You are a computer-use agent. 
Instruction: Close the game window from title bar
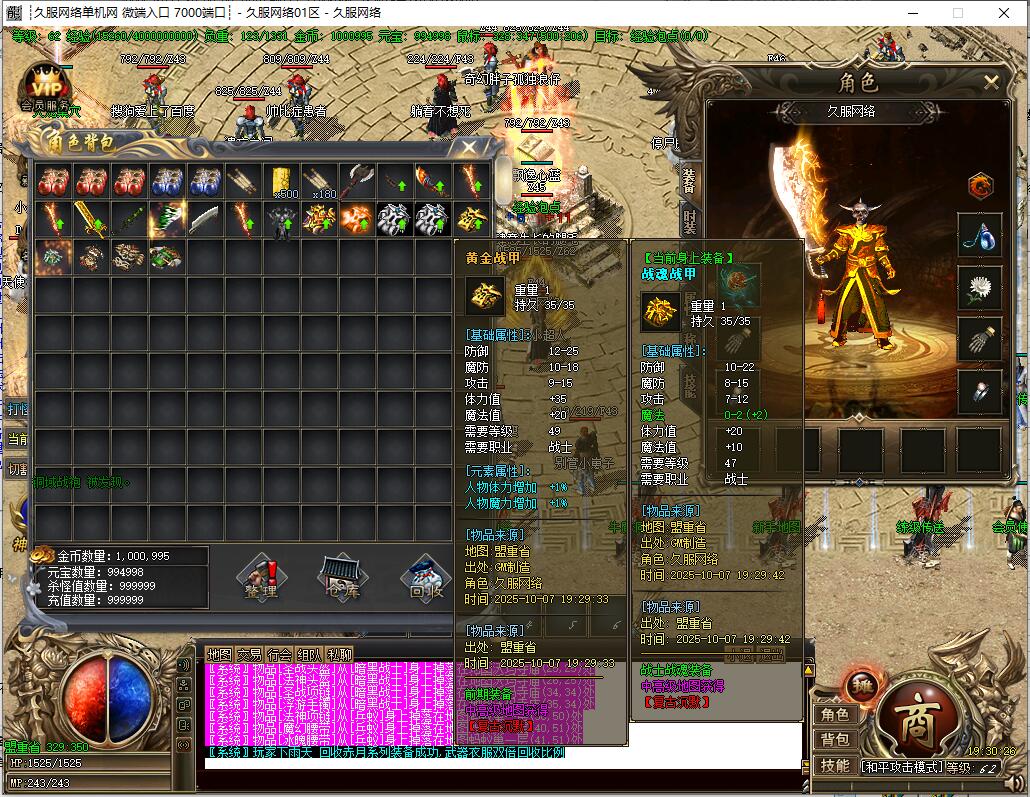coord(1003,13)
